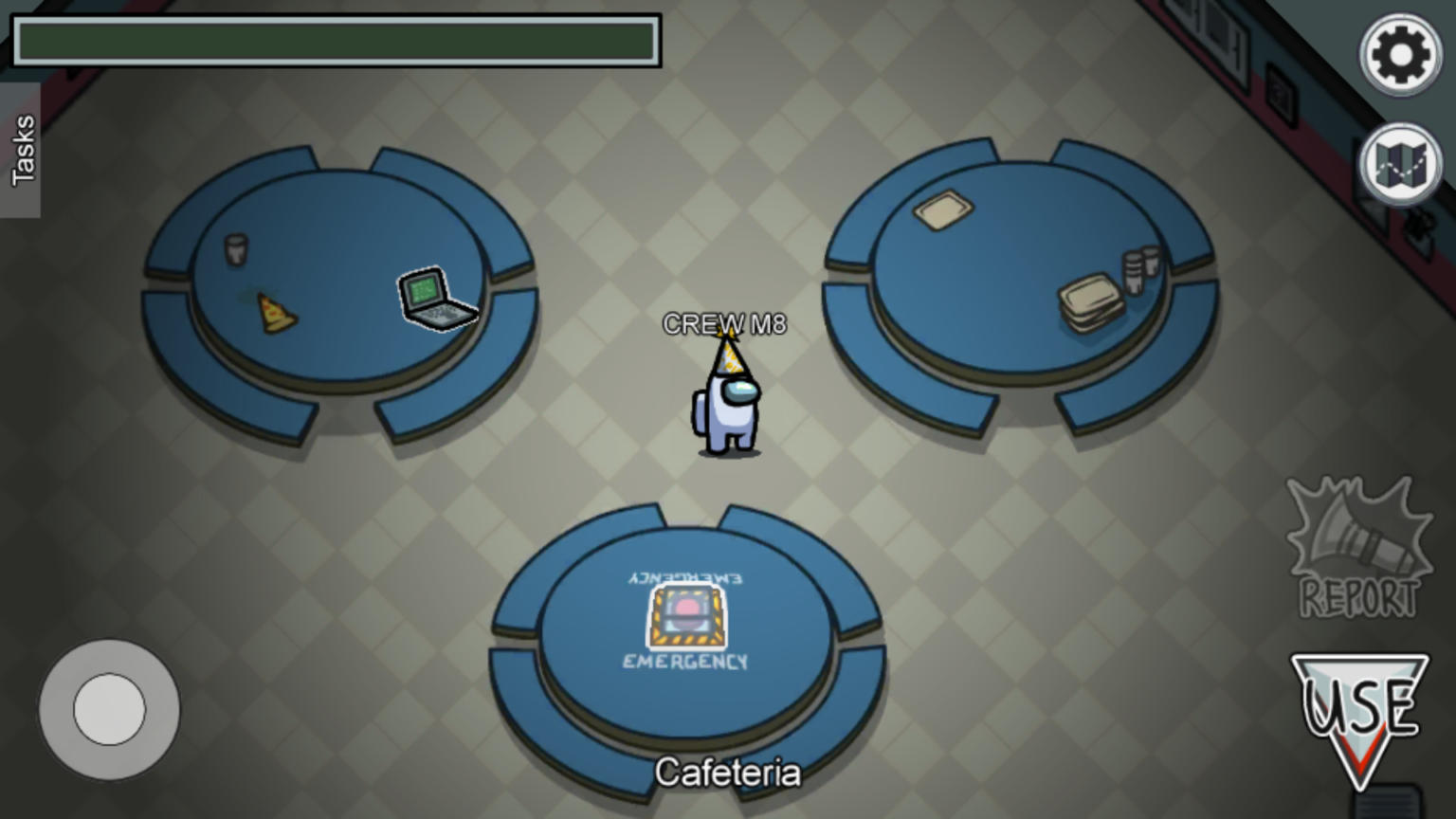Open the settings gear icon
The image size is (1456, 819).
pyautogui.click(x=1400, y=54)
